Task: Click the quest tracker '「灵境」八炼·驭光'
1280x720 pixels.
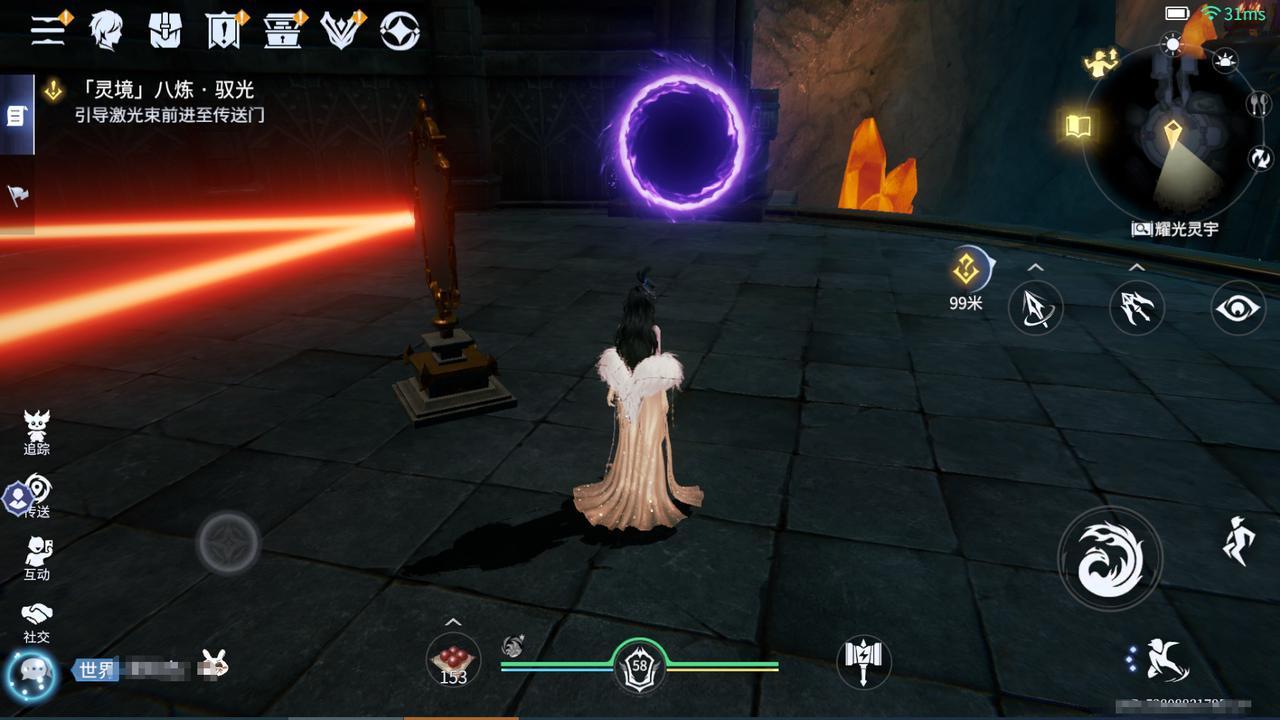Action: coord(165,91)
